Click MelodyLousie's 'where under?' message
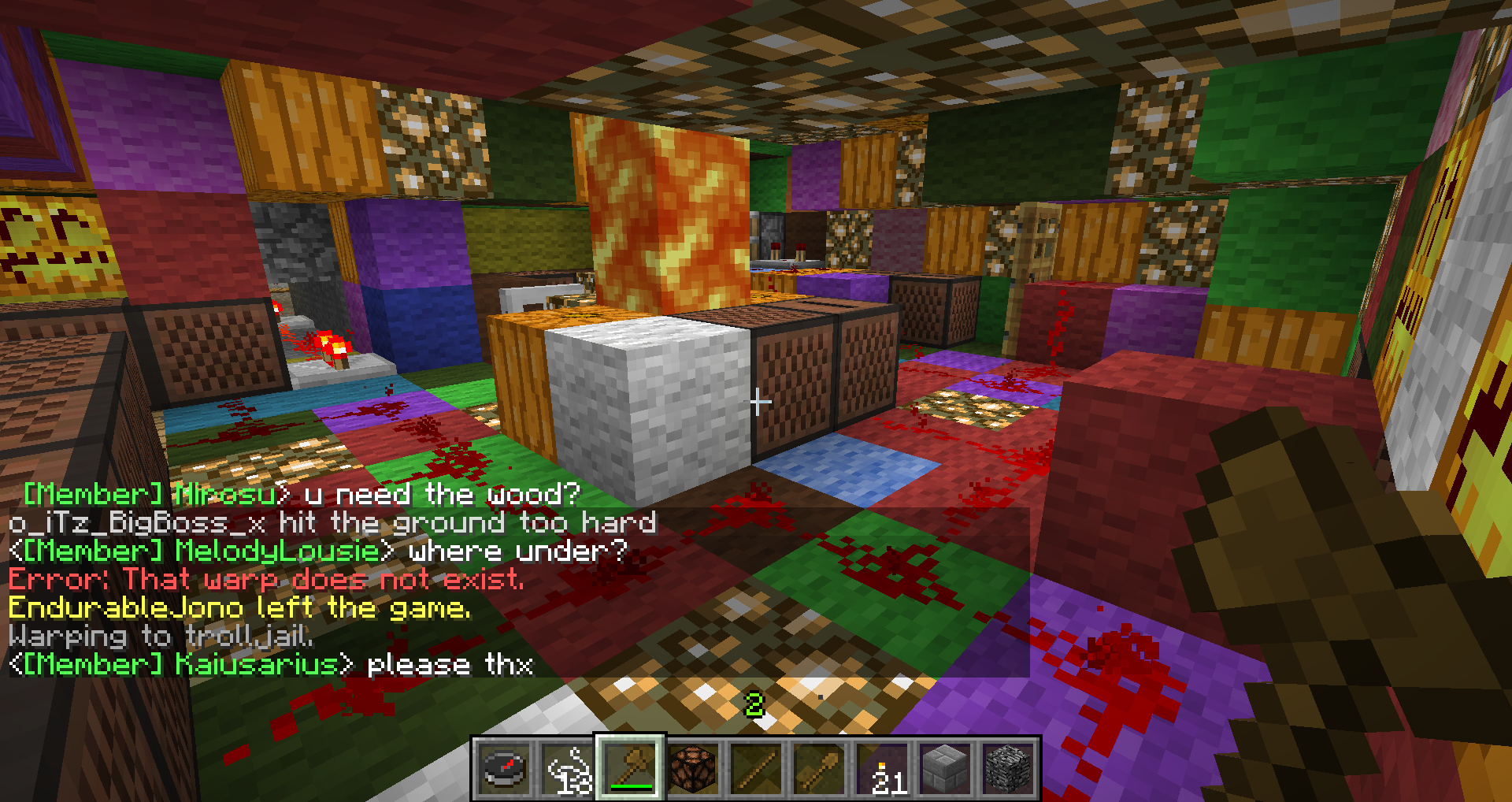The width and height of the screenshot is (1512, 802). [x=315, y=551]
